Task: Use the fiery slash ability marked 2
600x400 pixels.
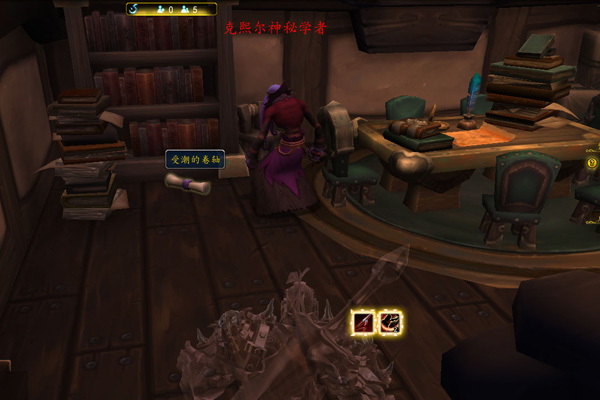Action: (x=391, y=322)
